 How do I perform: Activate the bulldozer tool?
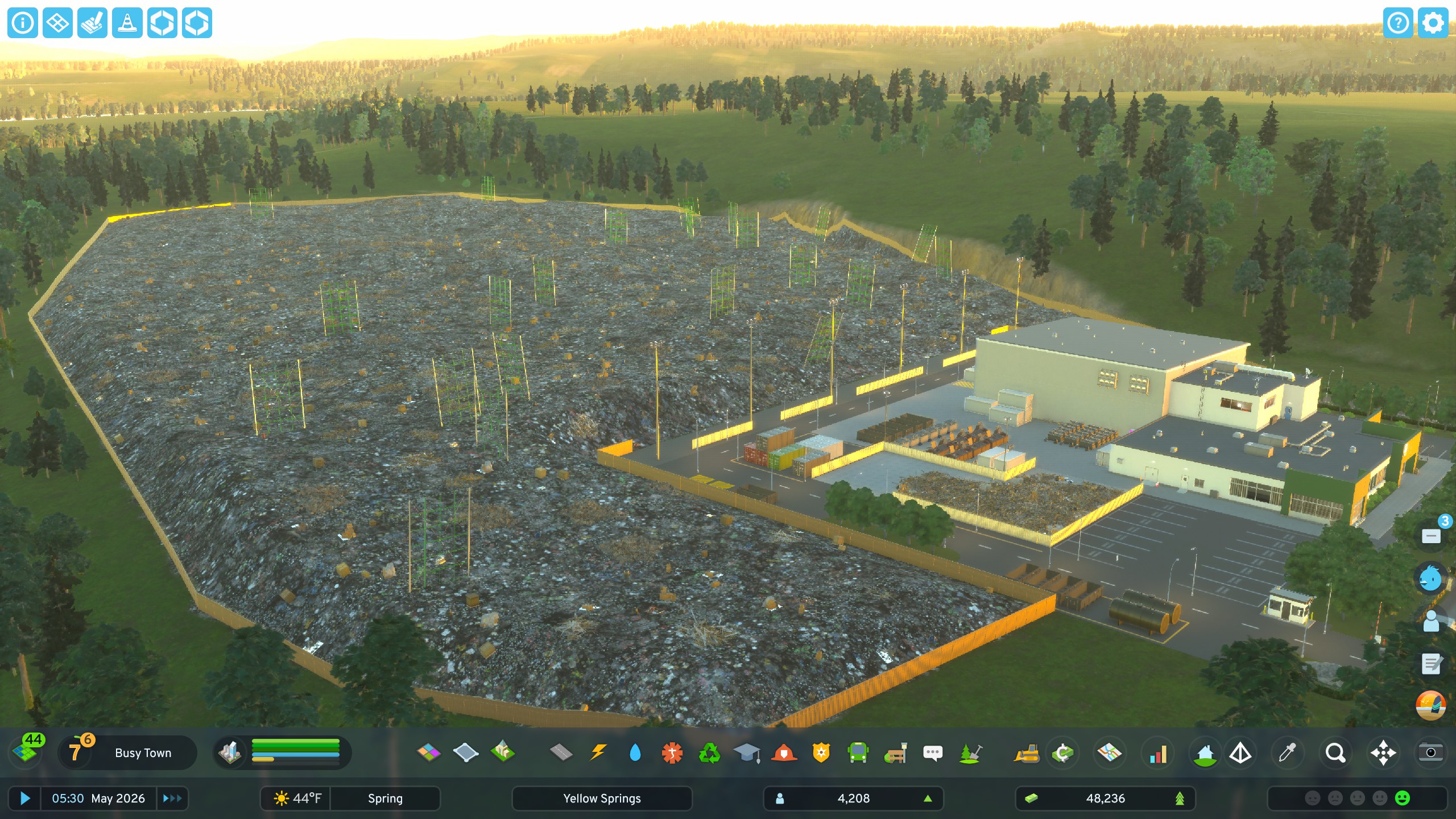(x=1026, y=753)
